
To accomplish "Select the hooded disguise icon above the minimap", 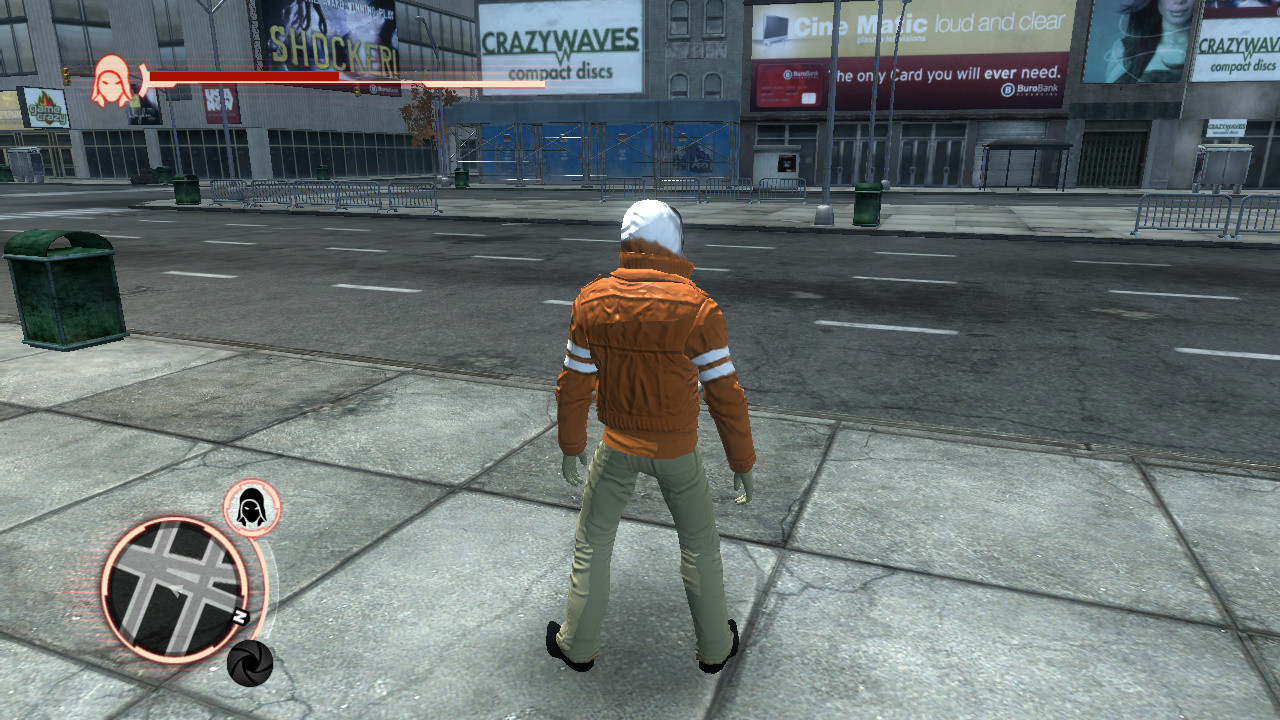I will [250, 505].
